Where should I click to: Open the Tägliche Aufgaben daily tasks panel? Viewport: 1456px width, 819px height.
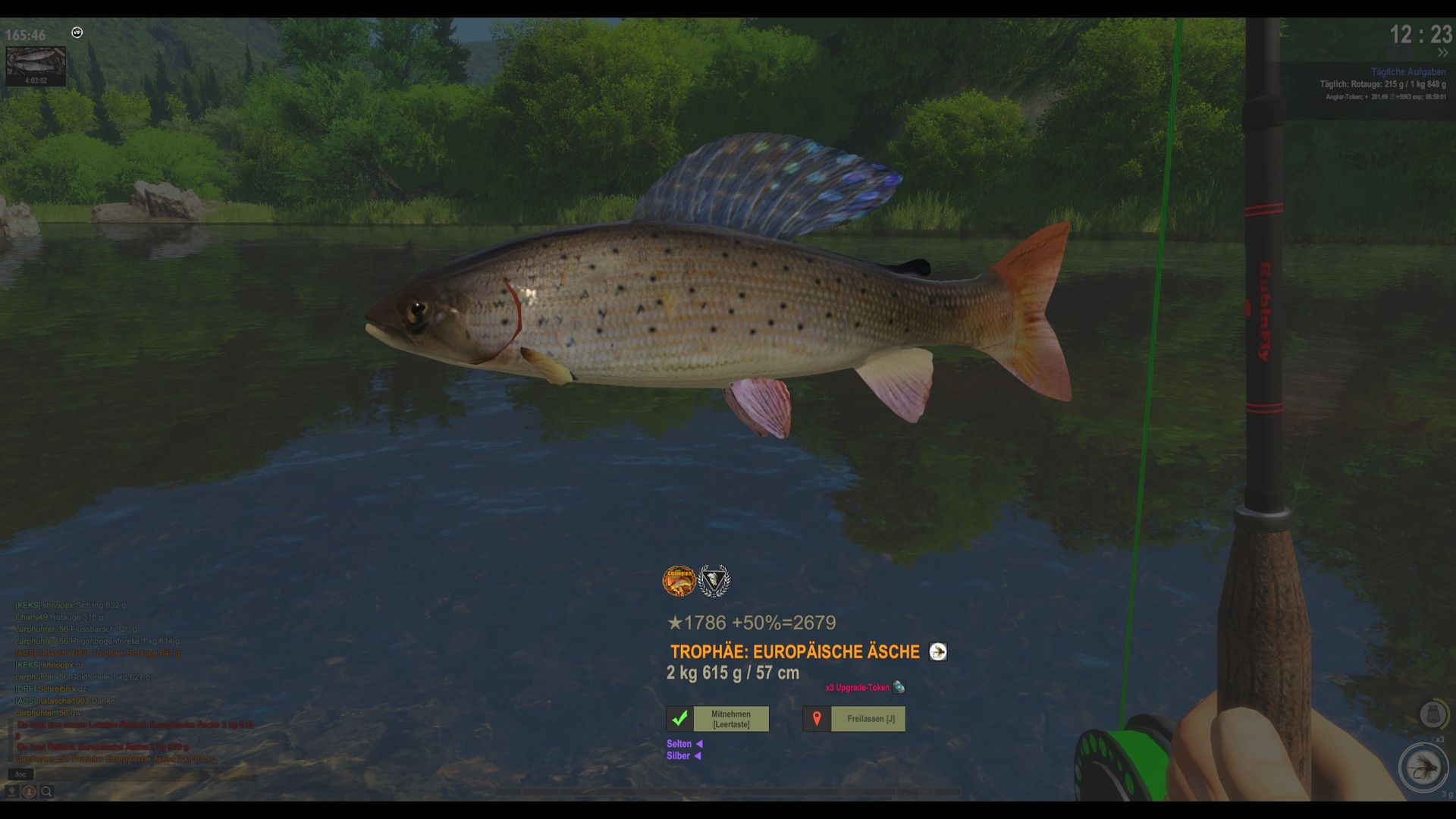pyautogui.click(x=1408, y=72)
